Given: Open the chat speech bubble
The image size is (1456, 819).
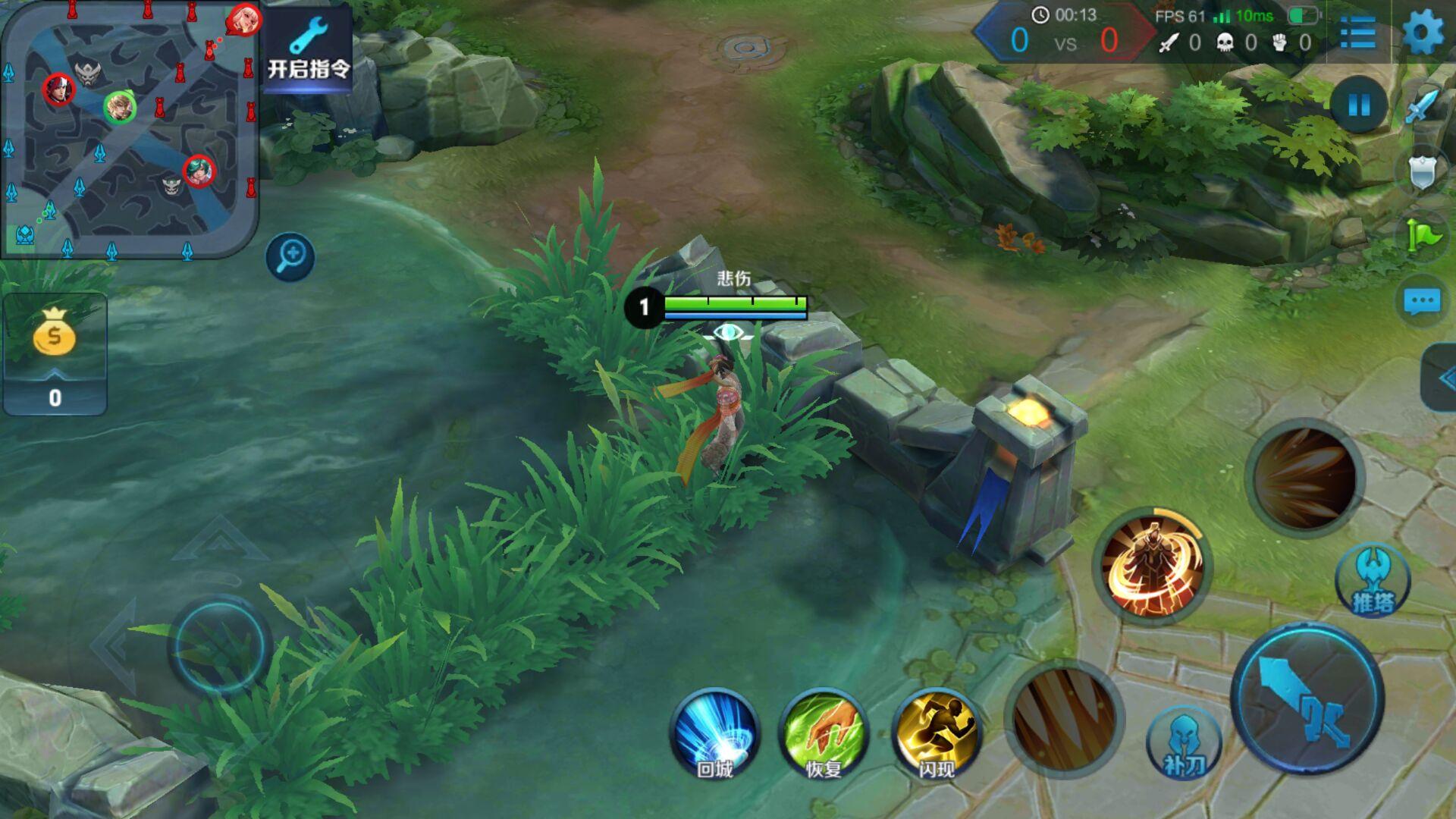Looking at the screenshot, I should (1422, 302).
